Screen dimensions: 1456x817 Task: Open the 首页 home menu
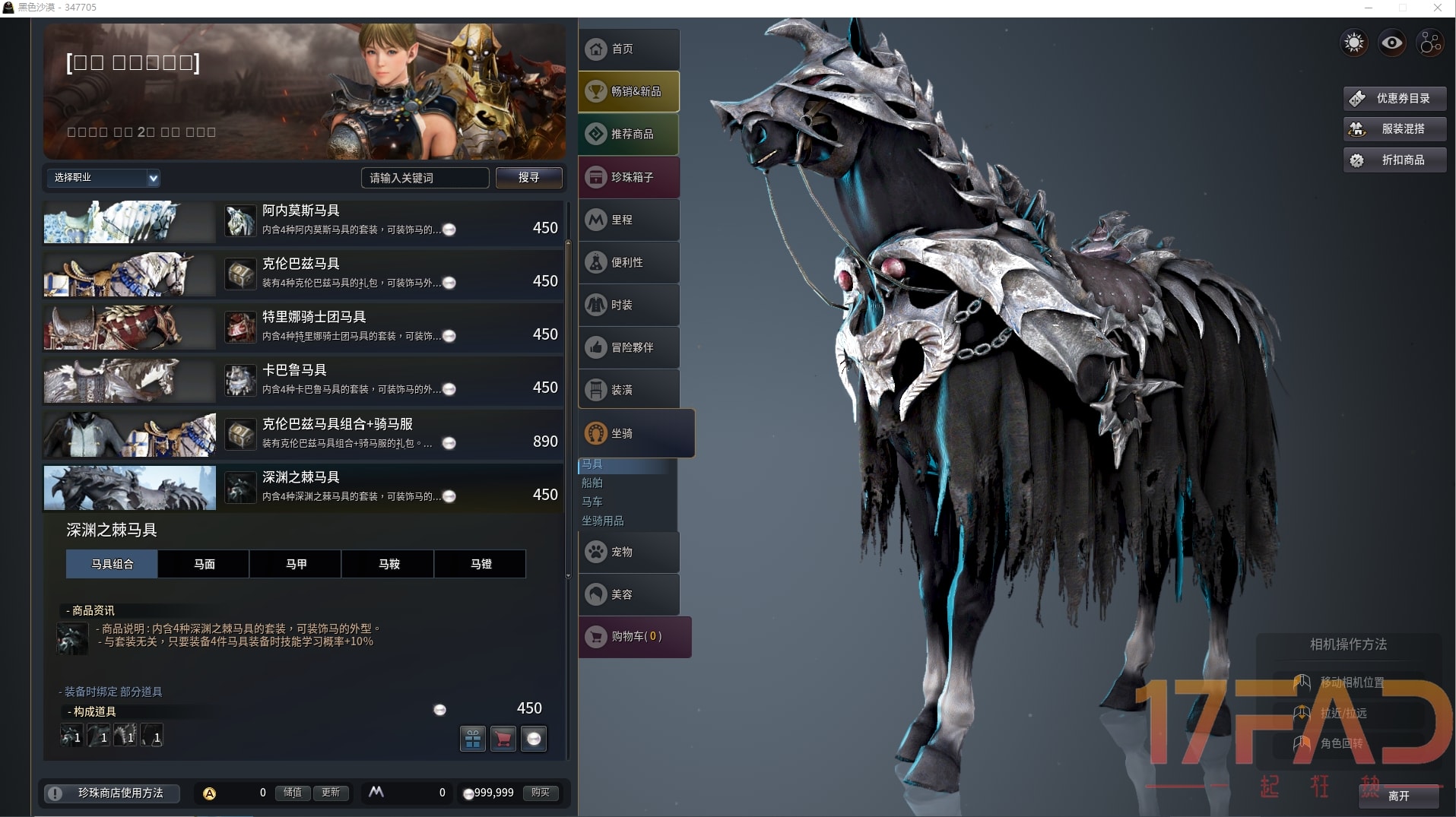click(x=628, y=49)
